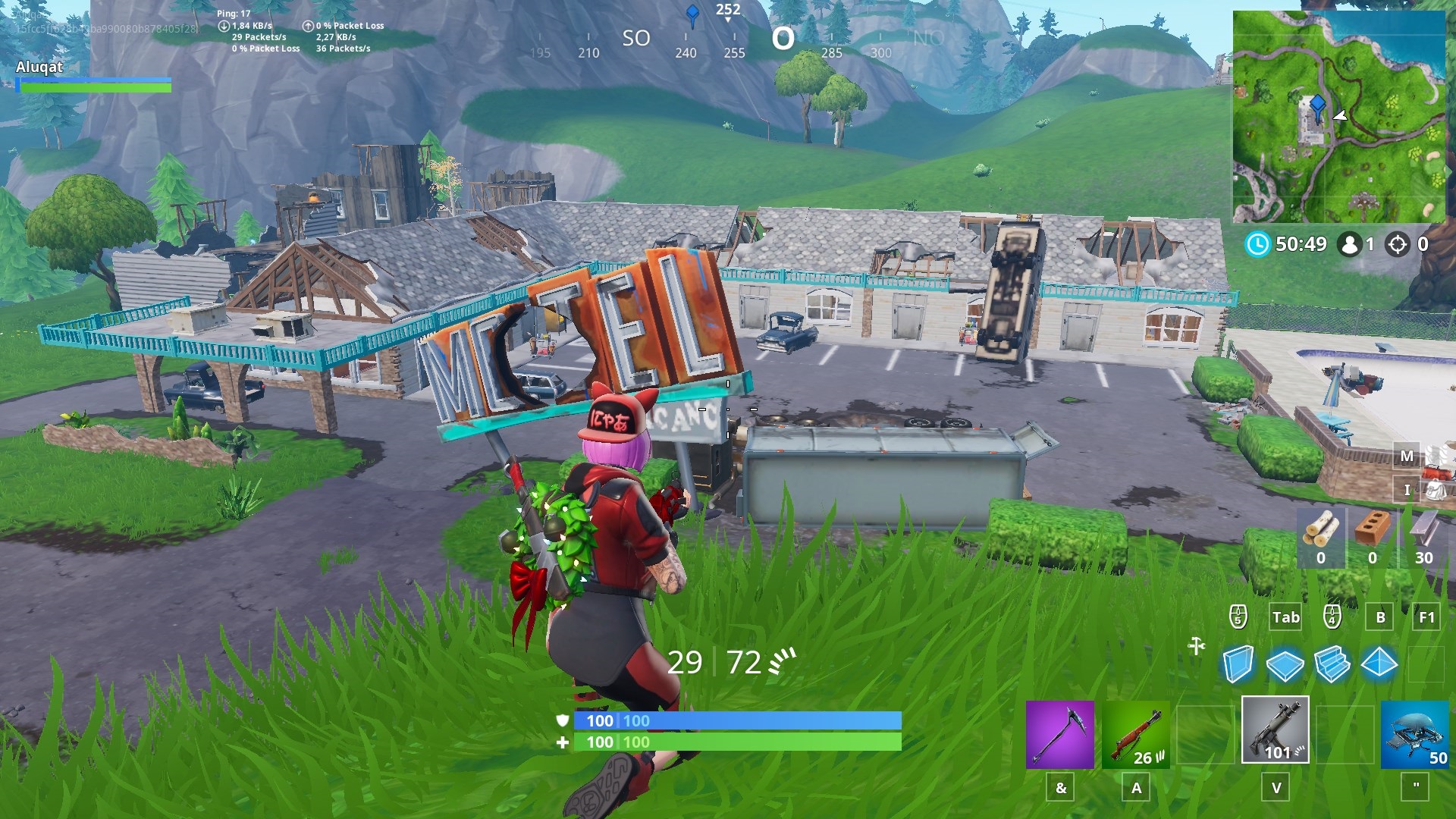Click the players remaining person icon
Viewport: 1456px width, 819px height.
point(1349,244)
